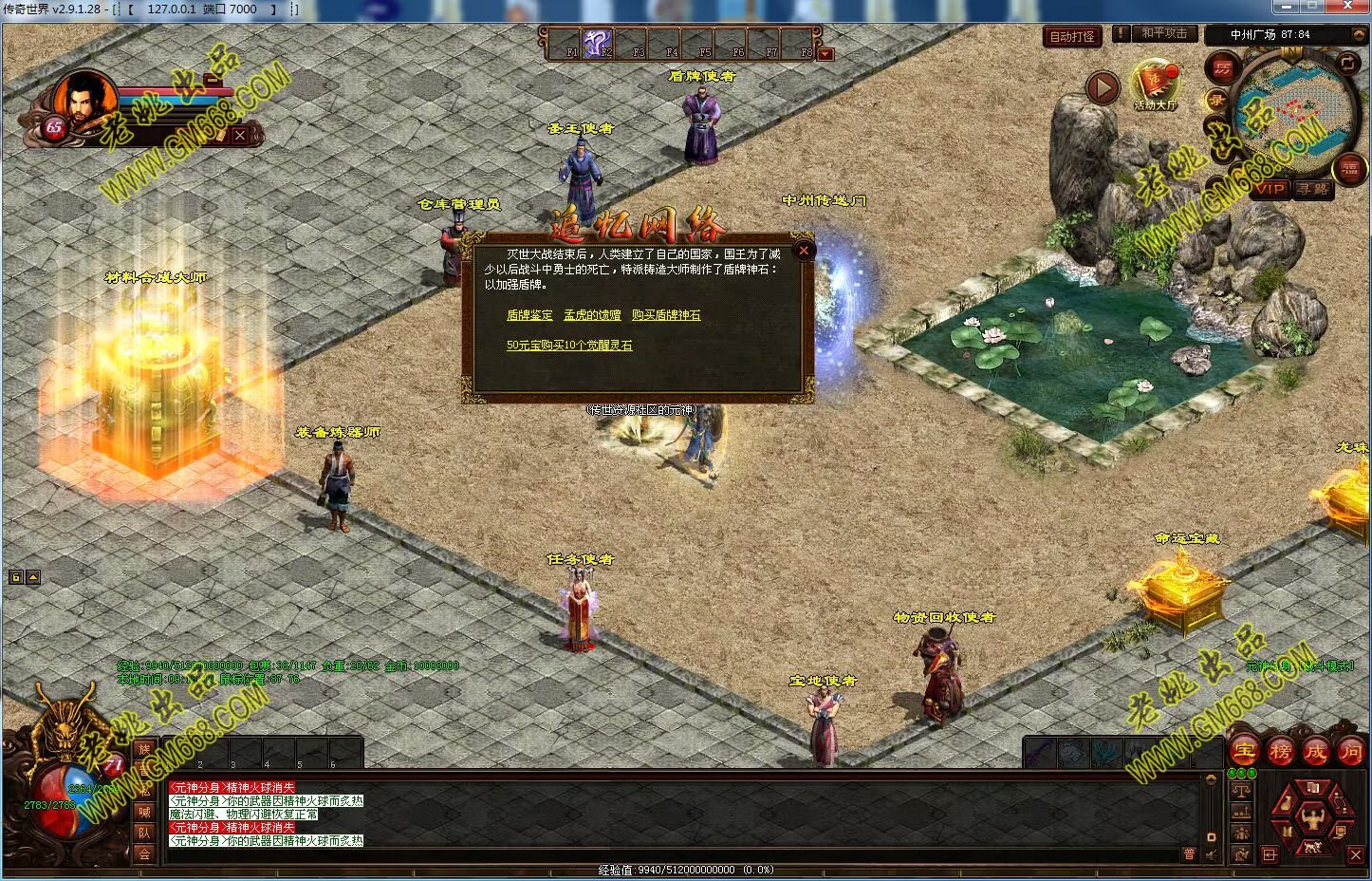1372x881 pixels.
Task: Activate 寻路 pathfinding button
Action: tap(1313, 189)
